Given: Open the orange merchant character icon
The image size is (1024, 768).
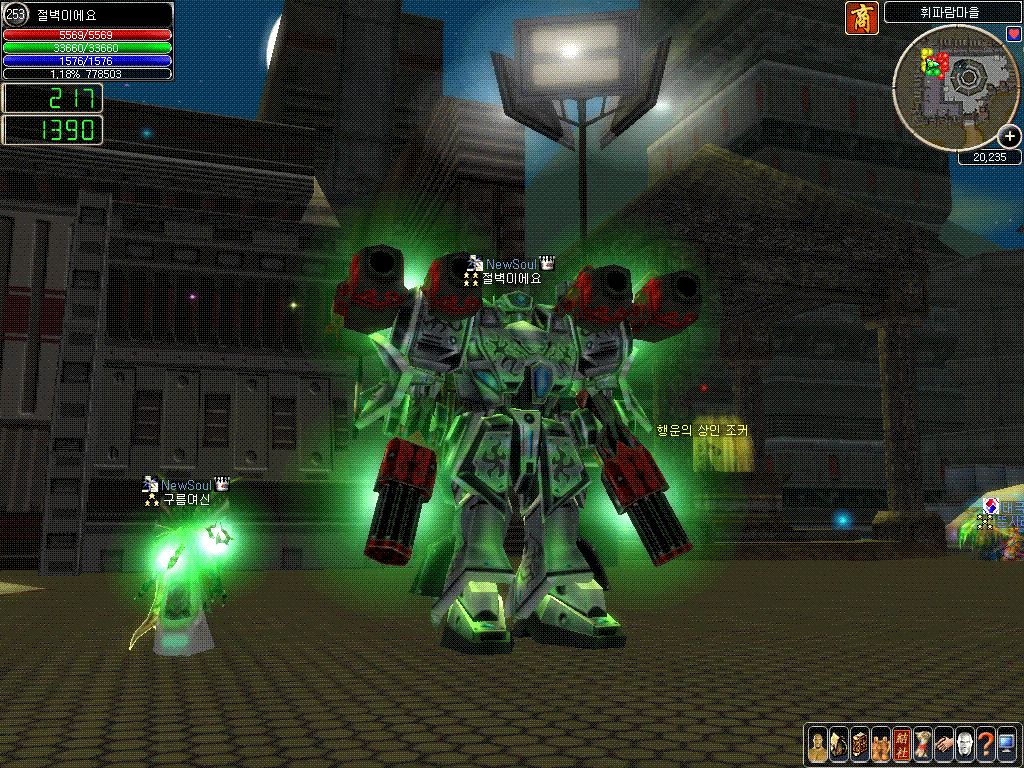Looking at the screenshot, I should click(862, 18).
